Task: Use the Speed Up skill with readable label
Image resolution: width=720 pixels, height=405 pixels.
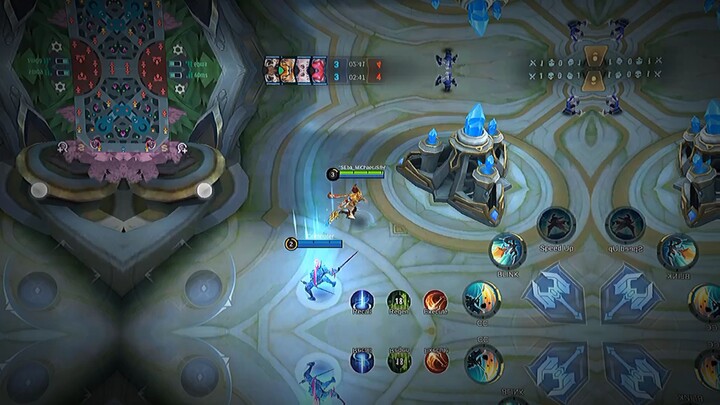Action: point(556,225)
